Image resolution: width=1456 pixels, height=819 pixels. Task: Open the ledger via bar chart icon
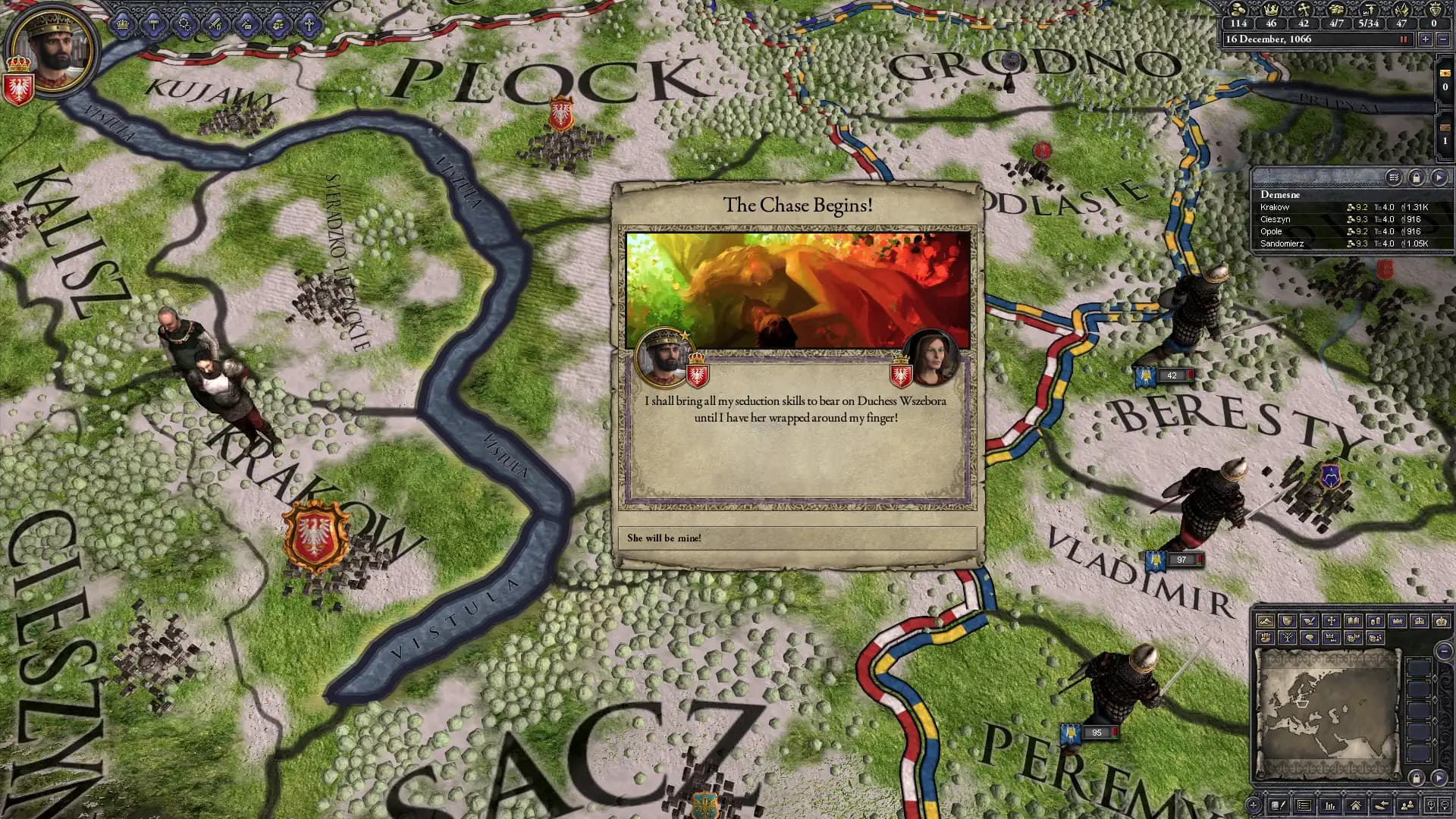pos(1332,805)
